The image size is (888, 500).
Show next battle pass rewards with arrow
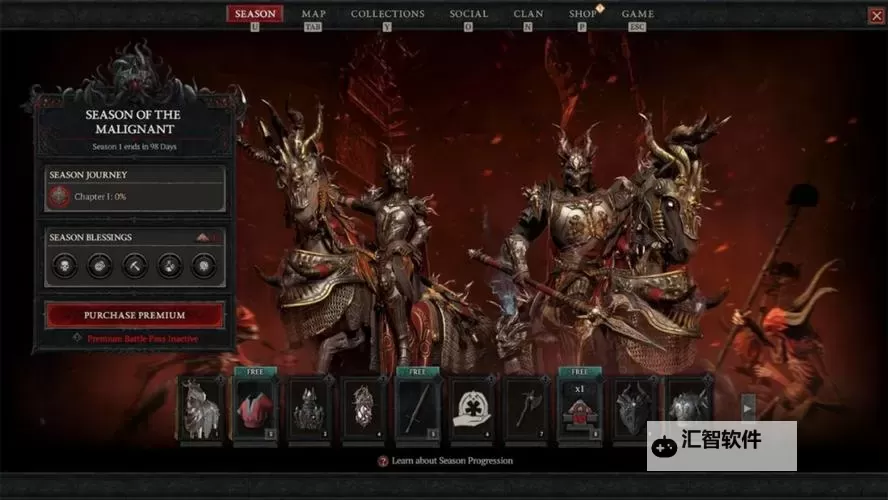pyautogui.click(x=747, y=408)
